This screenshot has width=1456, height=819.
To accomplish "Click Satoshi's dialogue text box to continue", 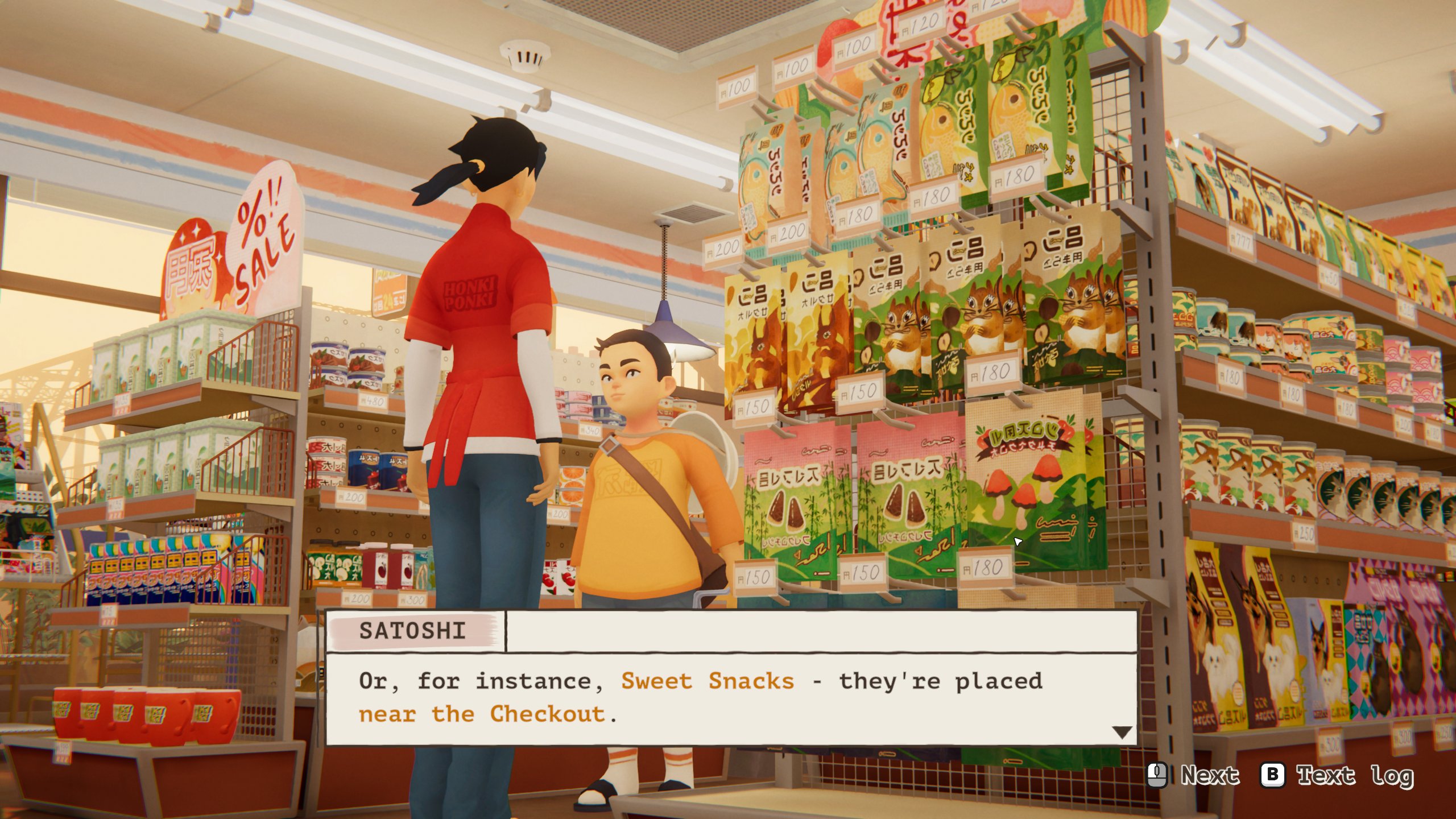I will 731,698.
